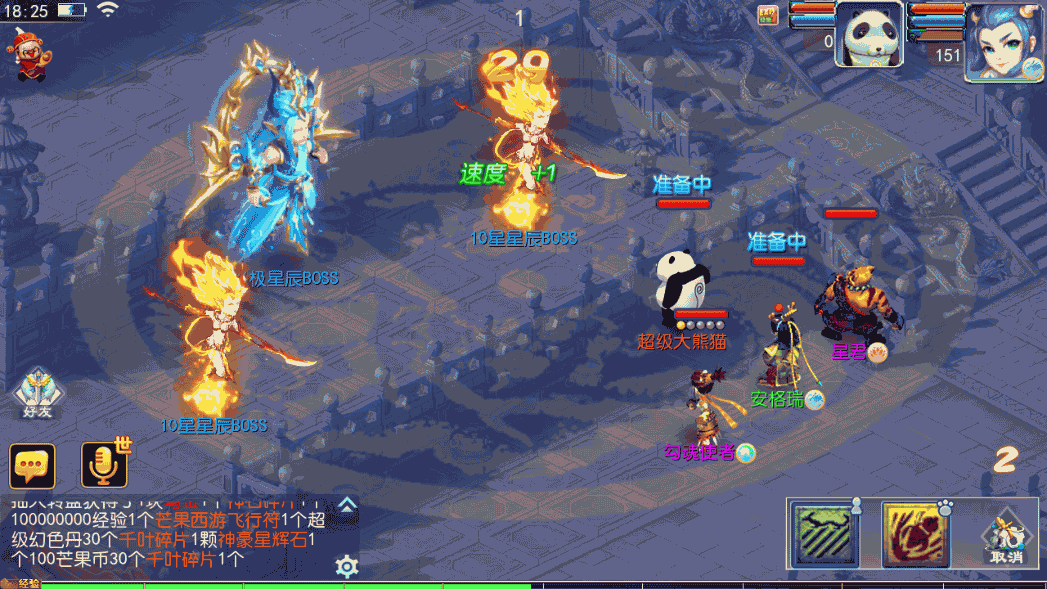The width and height of the screenshot is (1047, 589).
Task: Open chat settings via the gear icon
Action: pyautogui.click(x=347, y=567)
